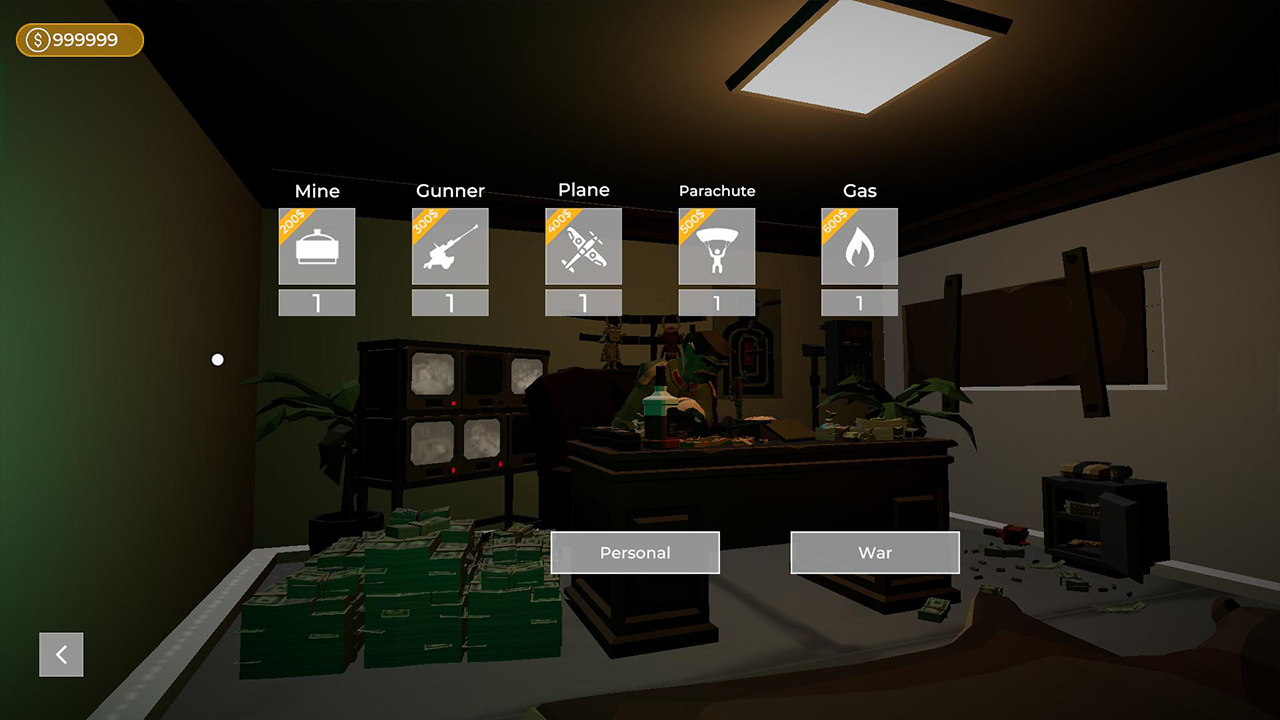Switch to the Personal shop category
The height and width of the screenshot is (720, 1280).
pos(634,552)
